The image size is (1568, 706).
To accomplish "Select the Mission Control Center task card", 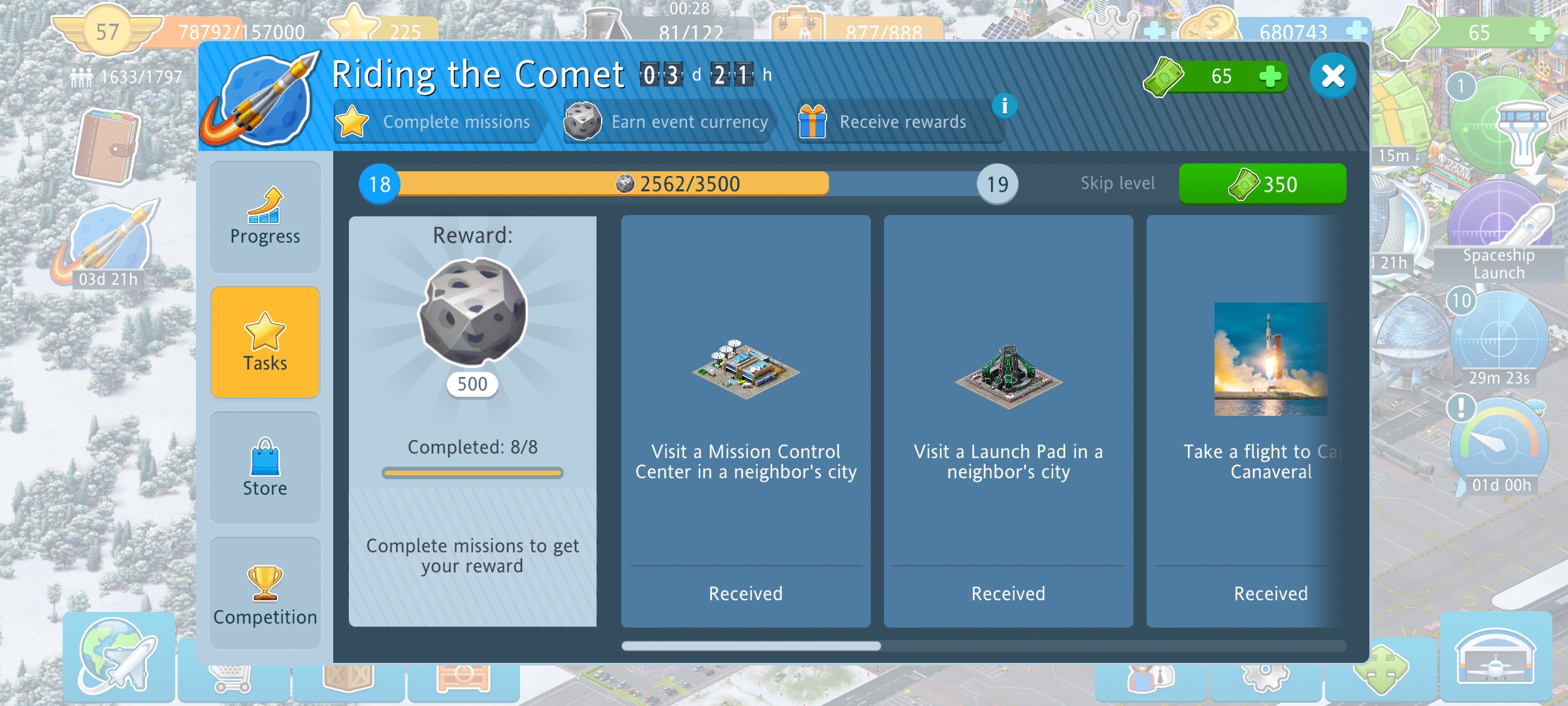I will tap(745, 421).
